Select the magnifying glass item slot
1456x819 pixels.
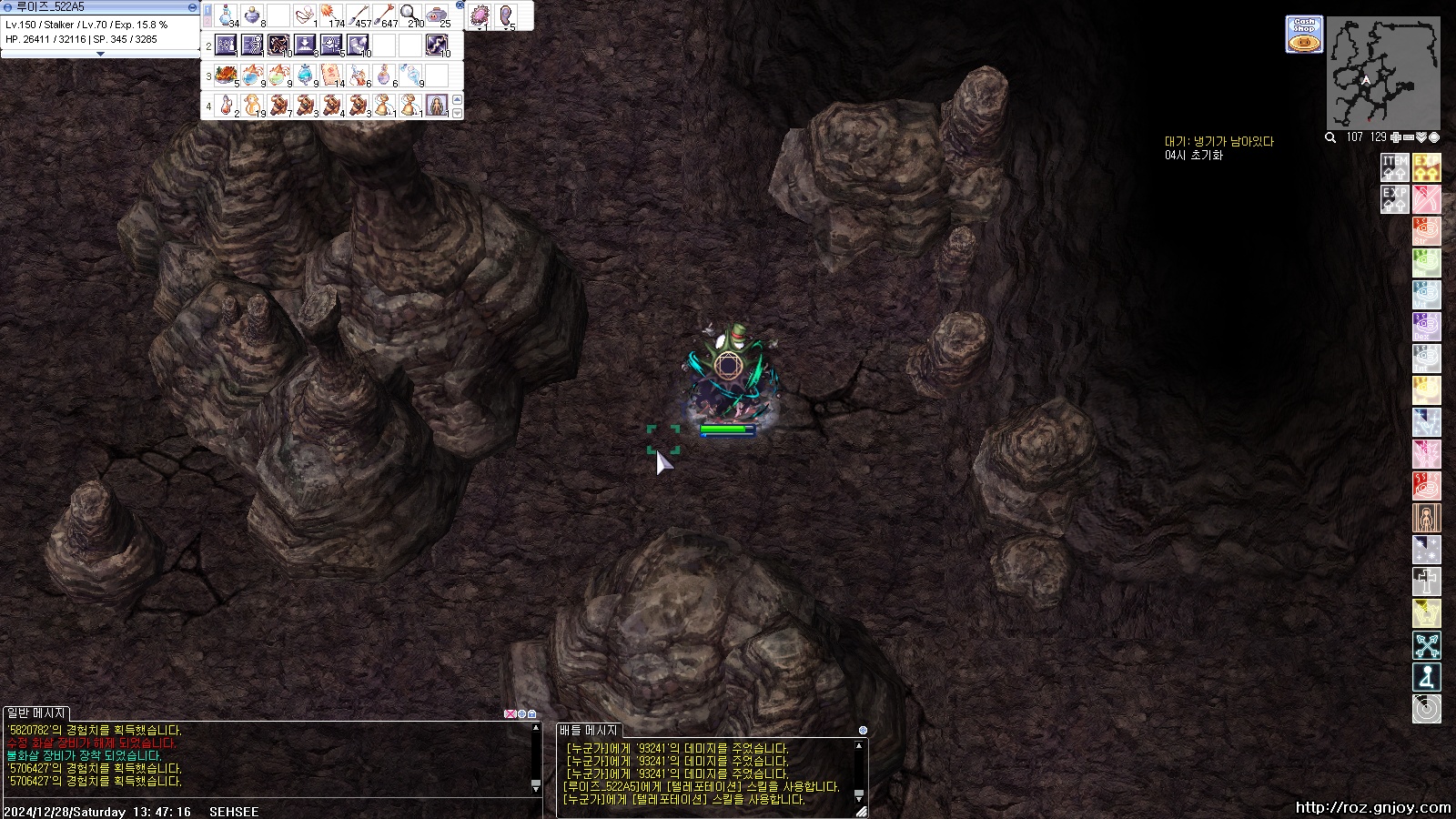(x=411, y=15)
